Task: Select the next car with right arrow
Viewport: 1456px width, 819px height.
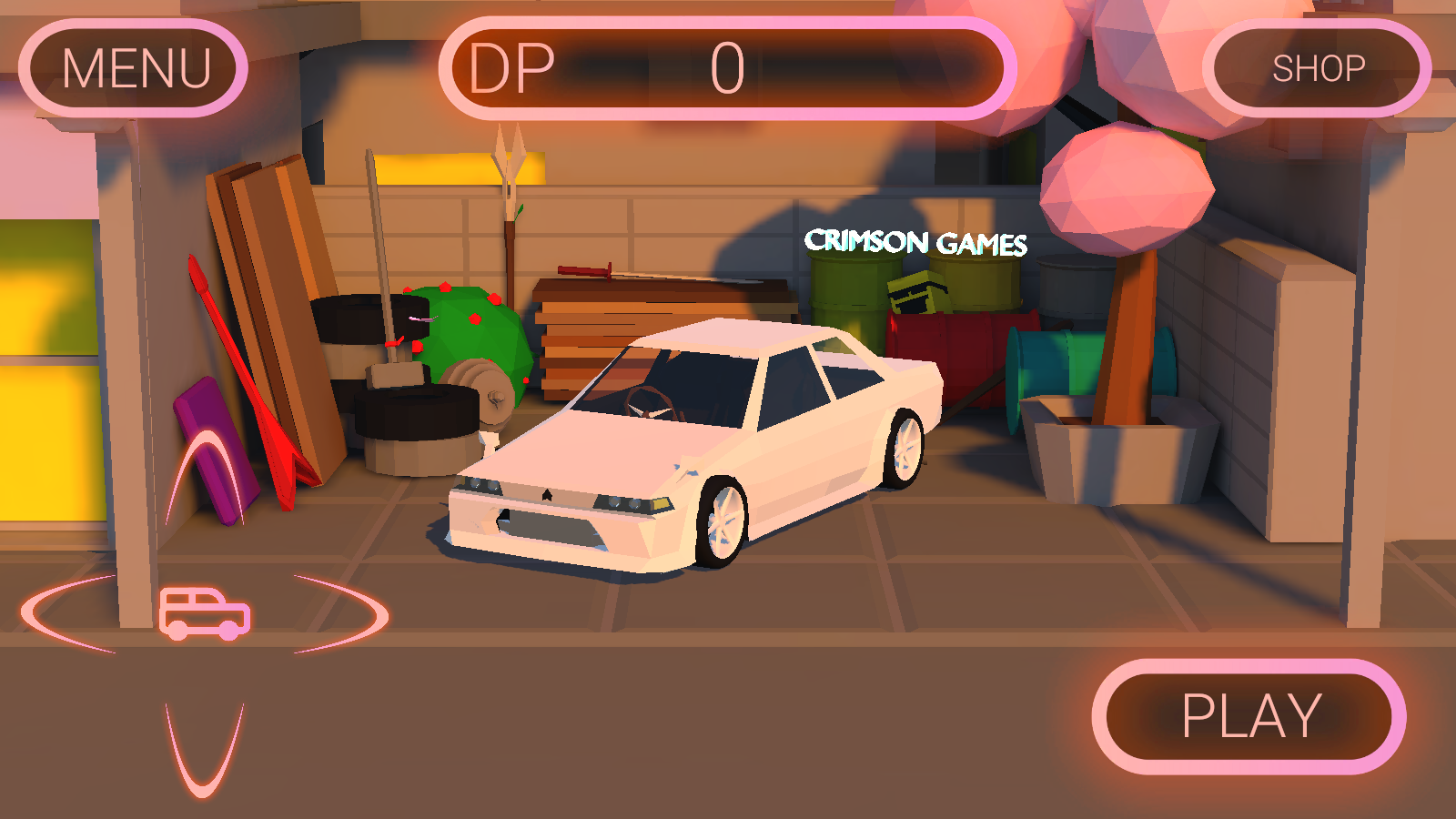Action: point(346,614)
